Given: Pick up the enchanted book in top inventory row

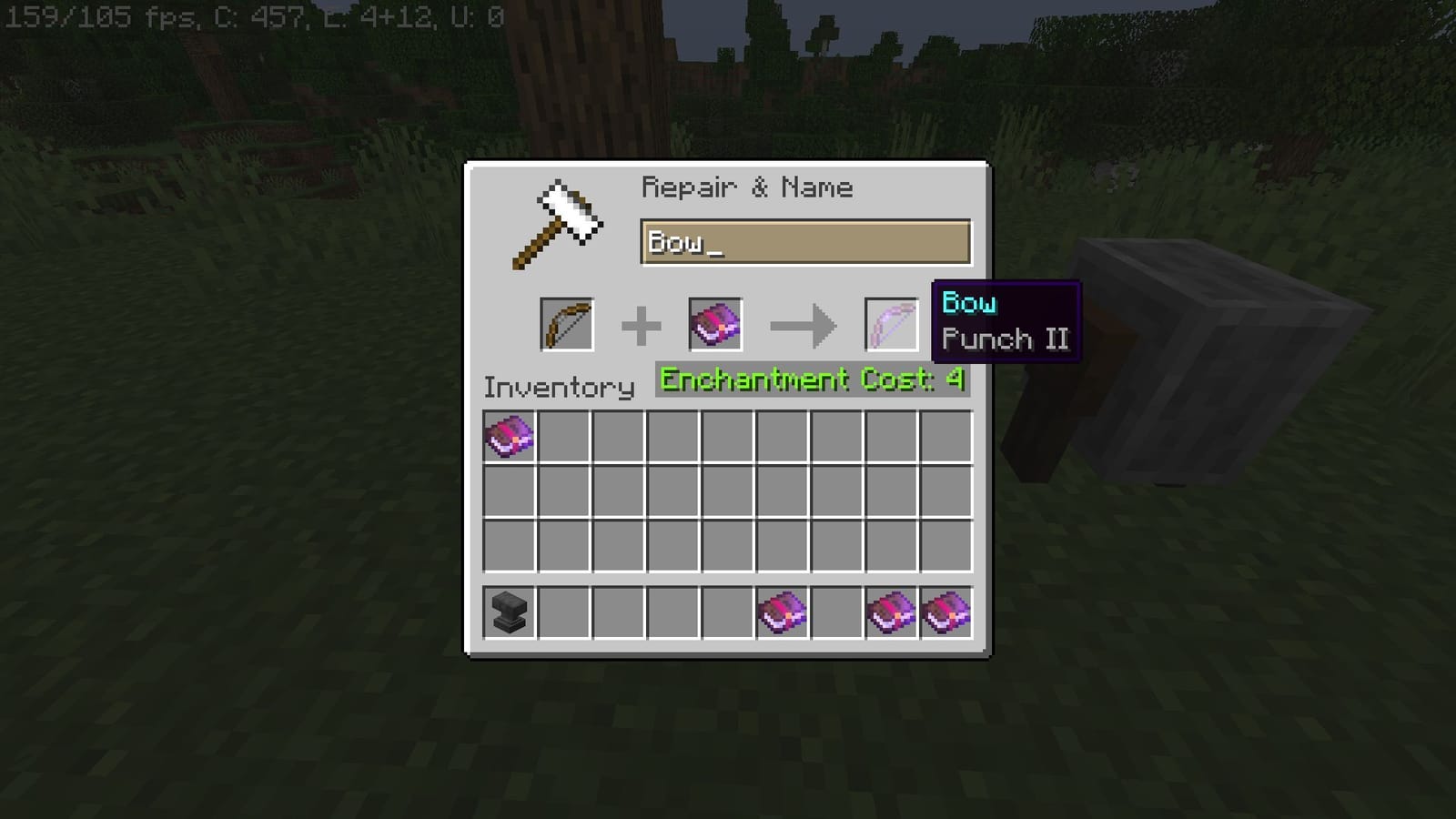Looking at the screenshot, I should (510, 436).
